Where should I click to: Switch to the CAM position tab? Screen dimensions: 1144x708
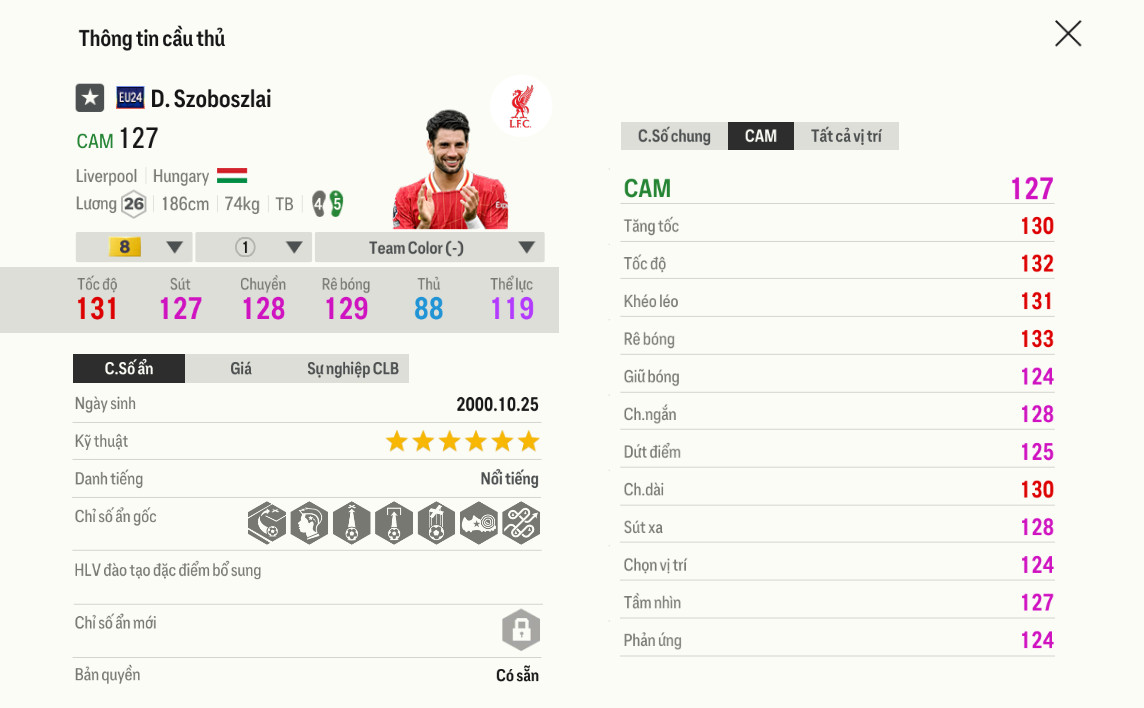[760, 136]
